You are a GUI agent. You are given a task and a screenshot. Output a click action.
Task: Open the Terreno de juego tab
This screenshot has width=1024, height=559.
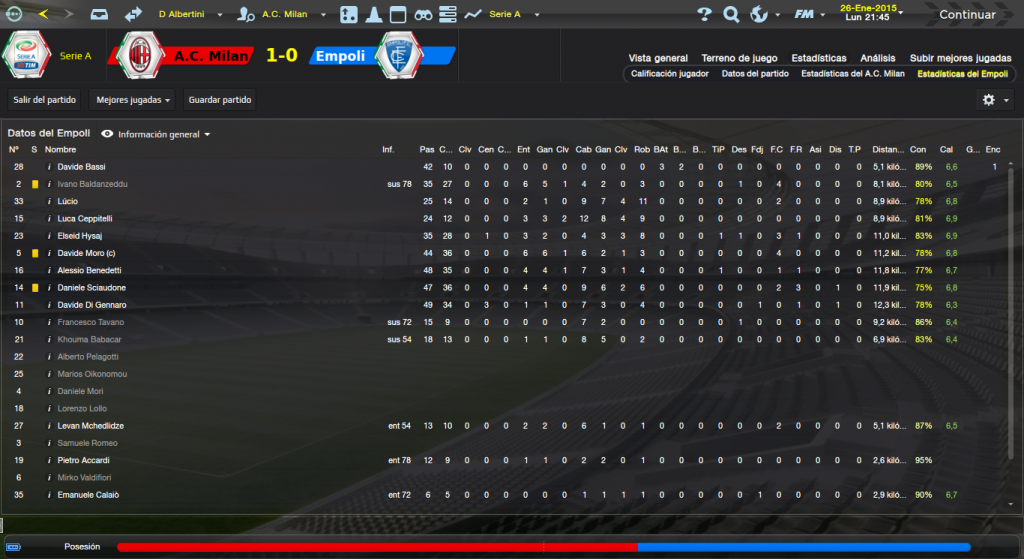click(738, 58)
